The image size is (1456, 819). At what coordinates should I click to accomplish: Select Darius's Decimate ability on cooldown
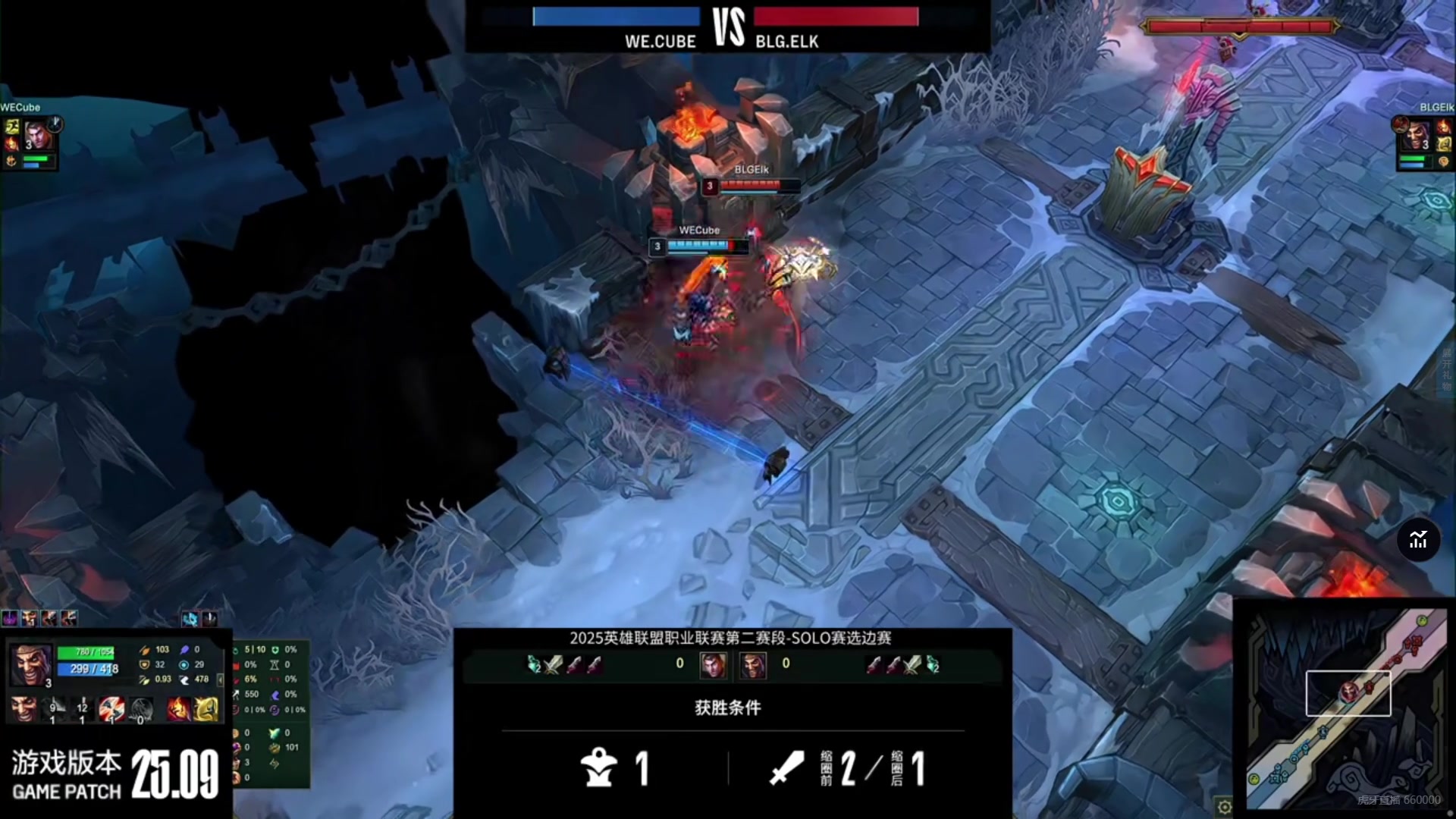coord(55,710)
